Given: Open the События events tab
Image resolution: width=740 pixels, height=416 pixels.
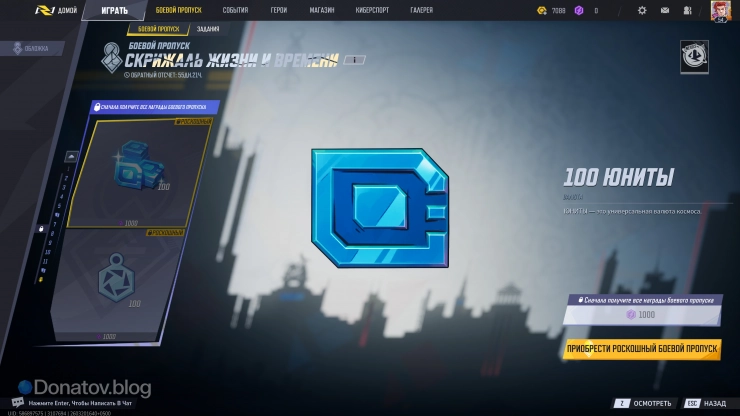Looking at the screenshot, I should pyautogui.click(x=236, y=10).
